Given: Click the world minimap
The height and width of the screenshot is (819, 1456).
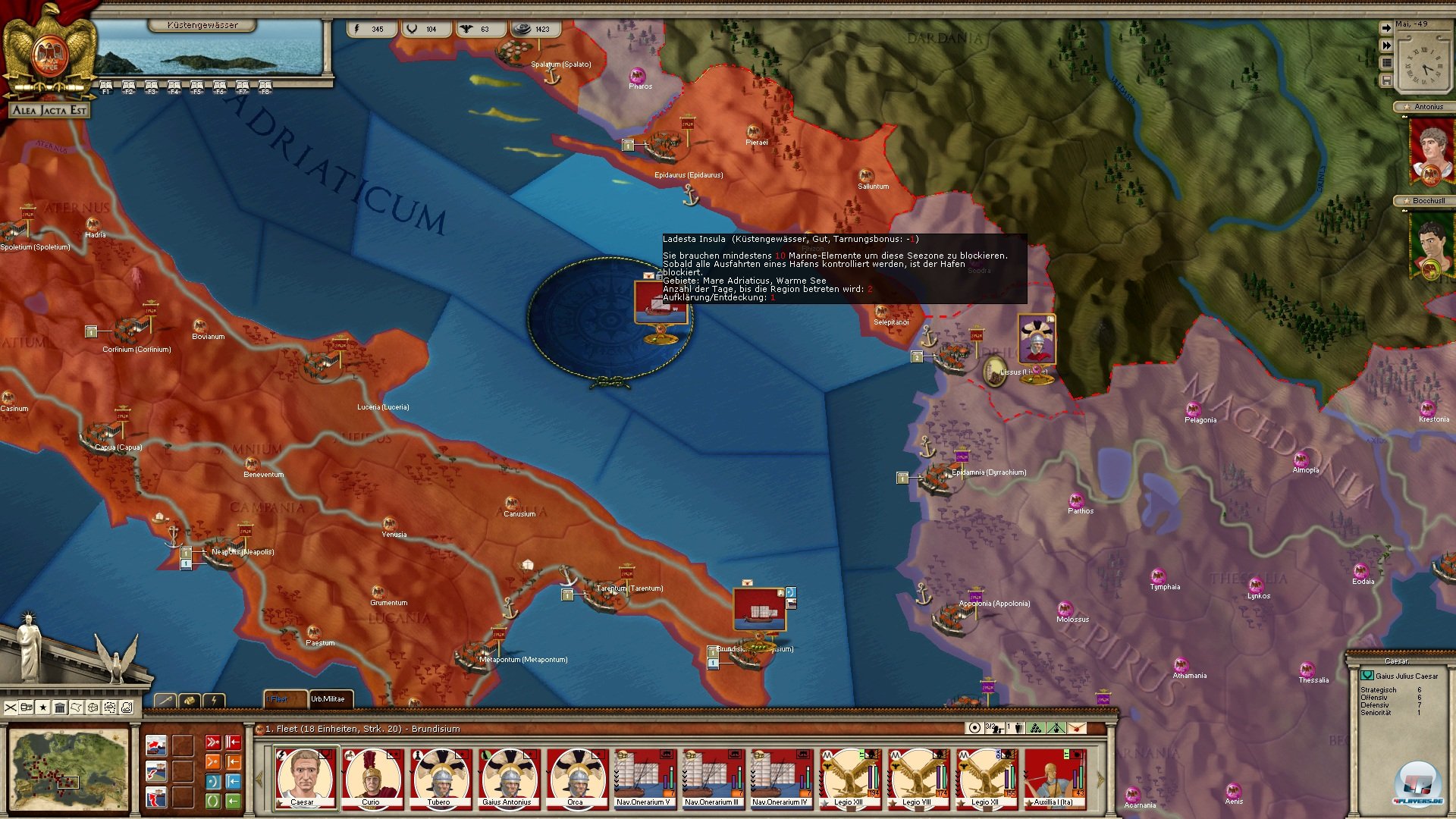Looking at the screenshot, I should 69,769.
